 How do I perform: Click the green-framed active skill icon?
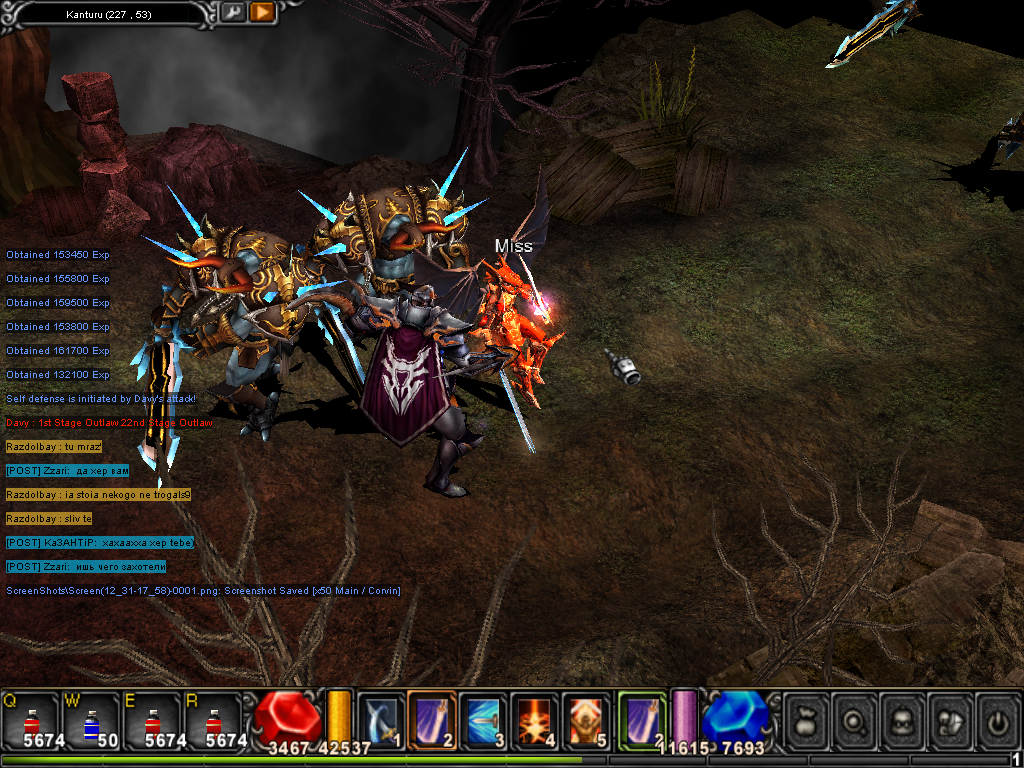[x=642, y=719]
